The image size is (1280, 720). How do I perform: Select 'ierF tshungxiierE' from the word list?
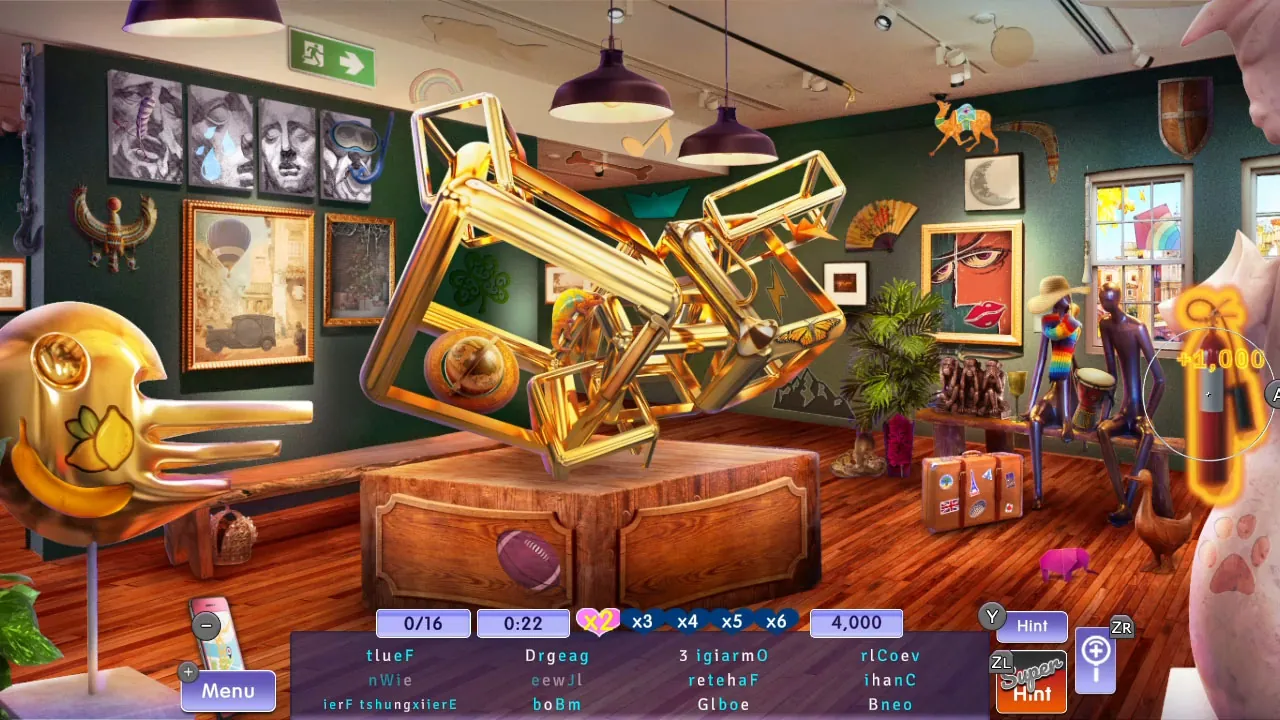[391, 704]
